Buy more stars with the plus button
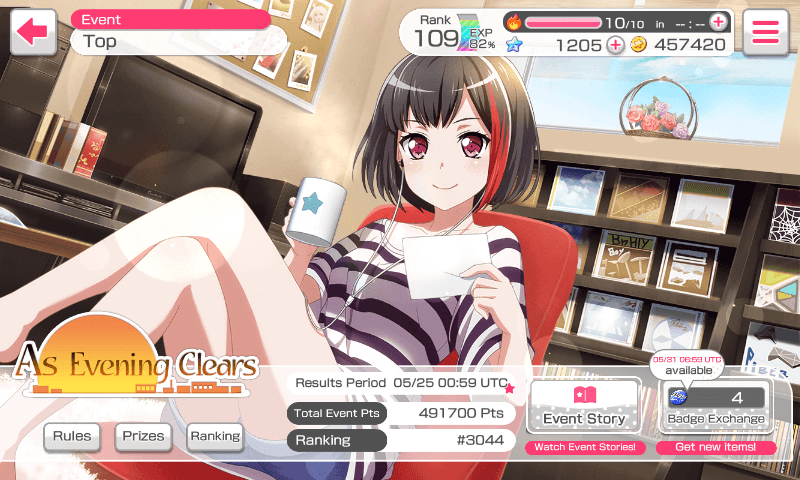Image resolution: width=800 pixels, height=480 pixels. coord(615,45)
